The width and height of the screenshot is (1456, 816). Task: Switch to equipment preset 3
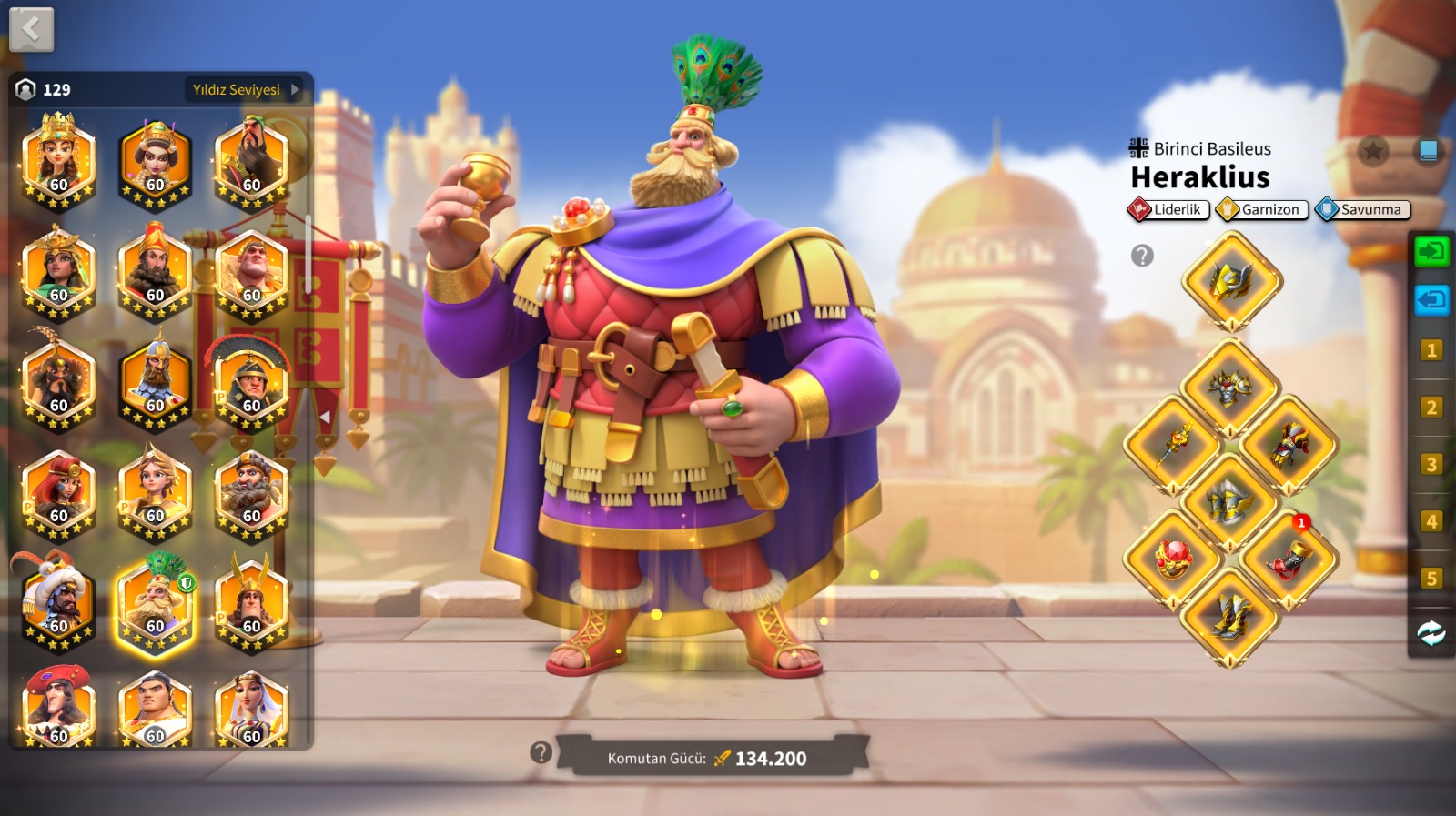(1431, 464)
